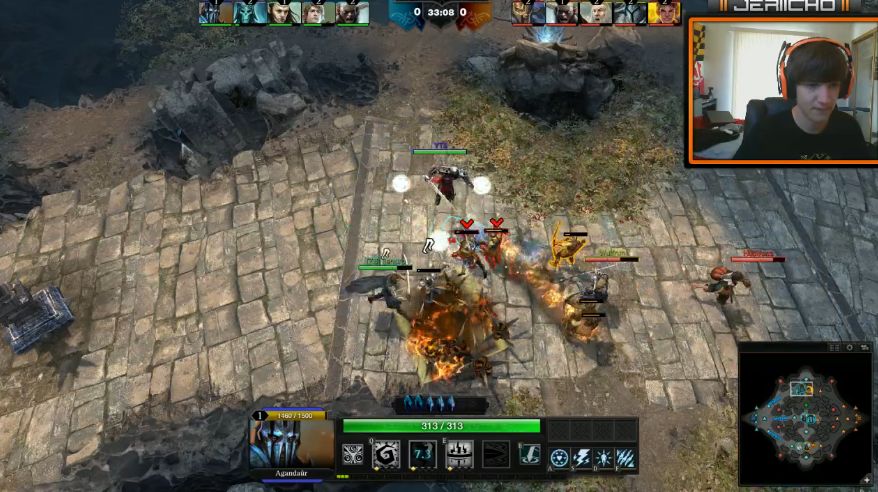Click the three-swirl ability icon
This screenshot has height=492, width=878.
coord(353,455)
